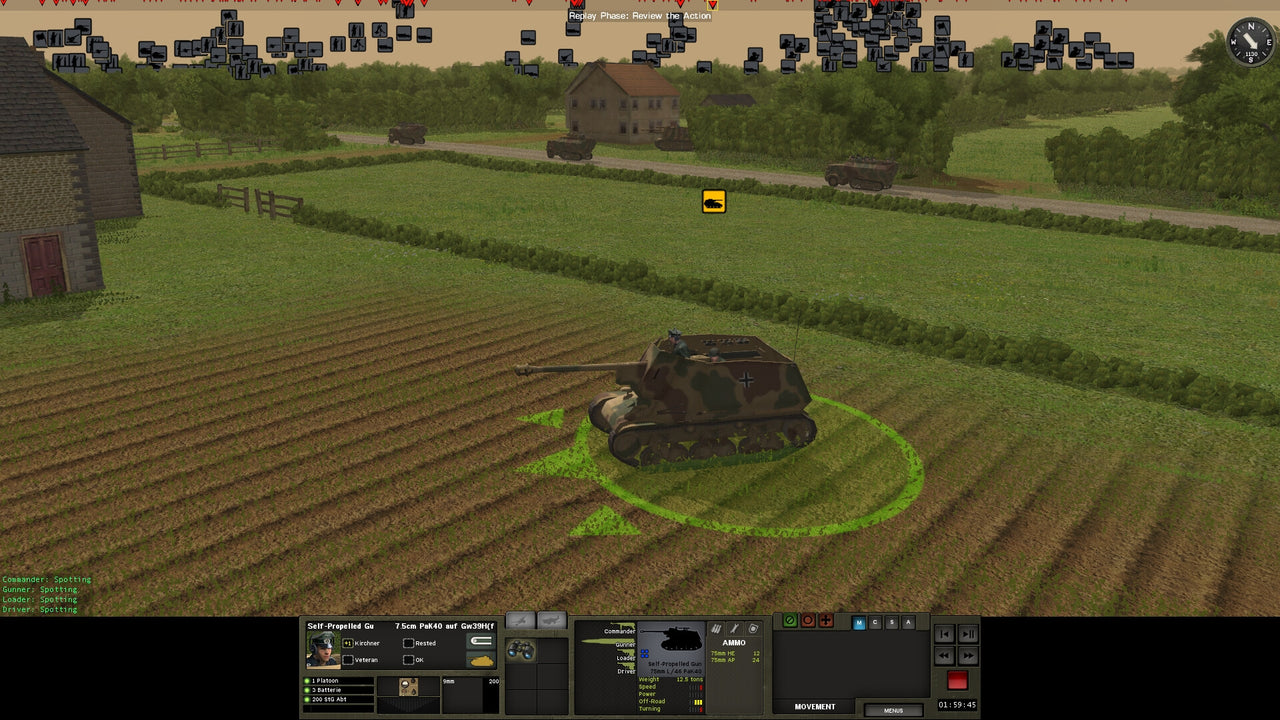Viewport: 1280px width, 720px height.
Task: Open the MENUS button
Action: click(x=893, y=710)
